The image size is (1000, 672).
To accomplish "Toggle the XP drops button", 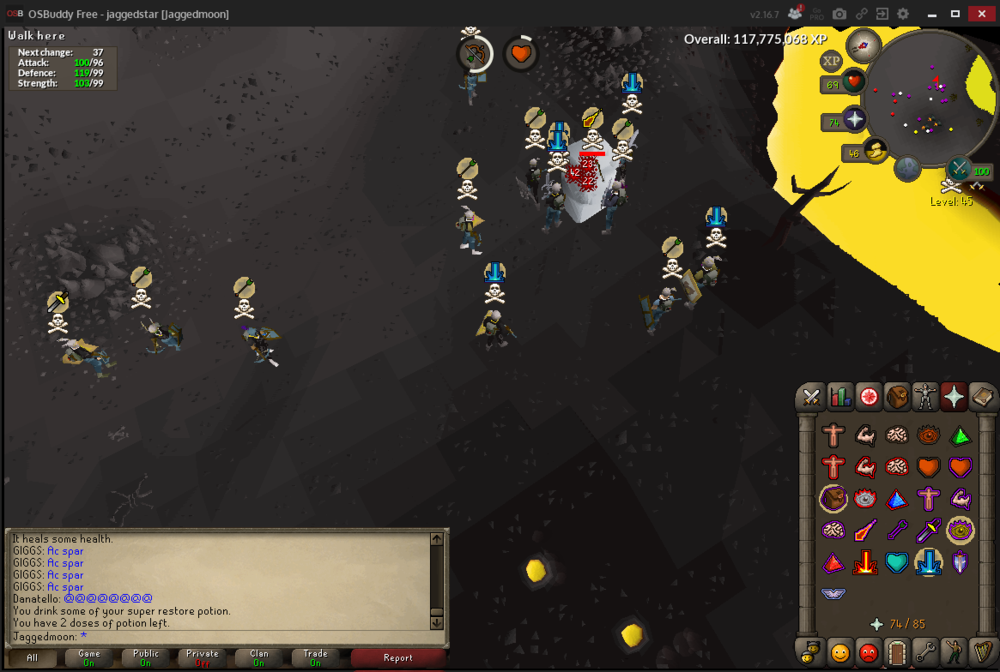I will tap(832, 61).
